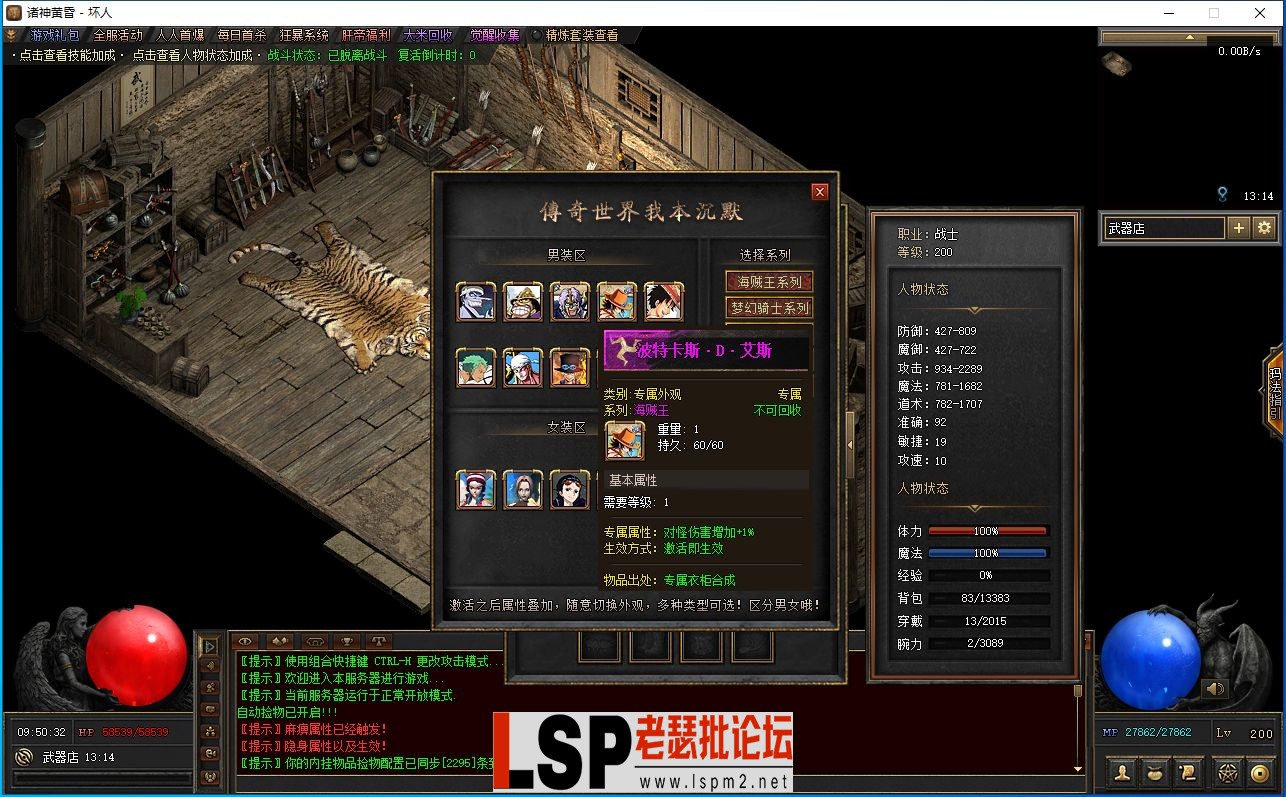Open the gear settings icon beside 武器店
Image resolution: width=1286 pixels, height=797 pixels.
[x=1264, y=229]
